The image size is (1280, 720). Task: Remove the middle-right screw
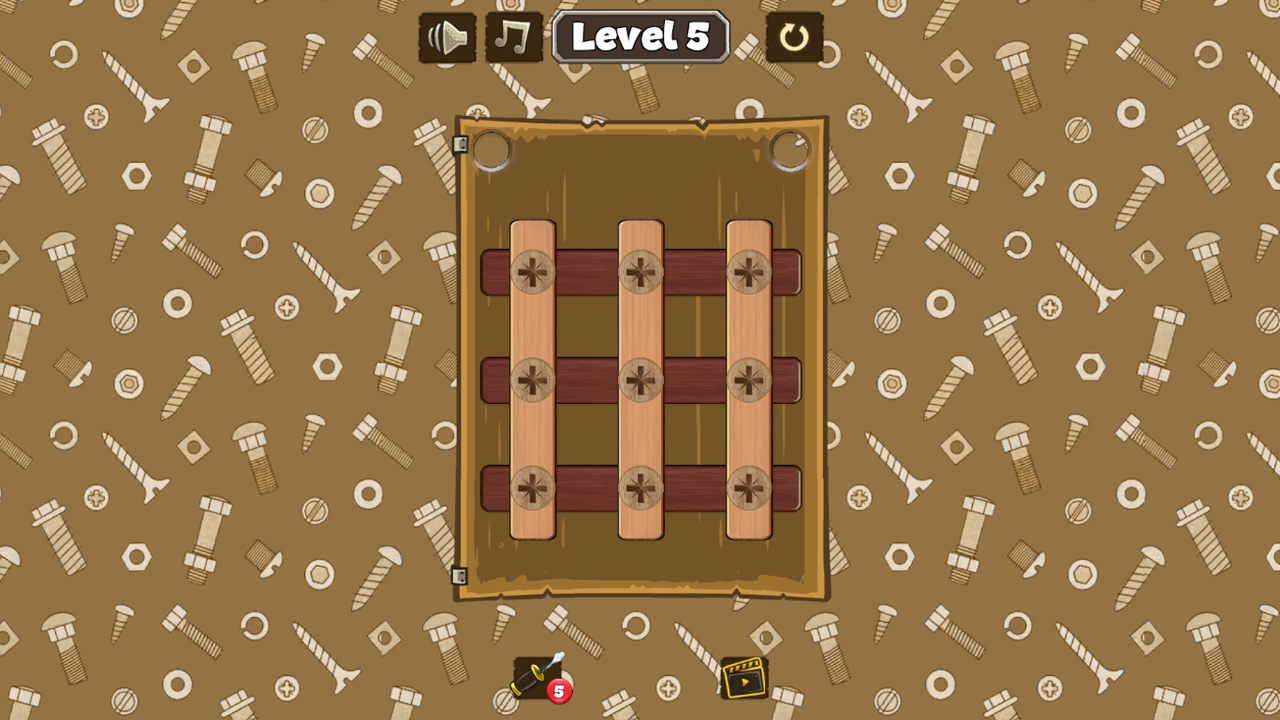[750, 380]
